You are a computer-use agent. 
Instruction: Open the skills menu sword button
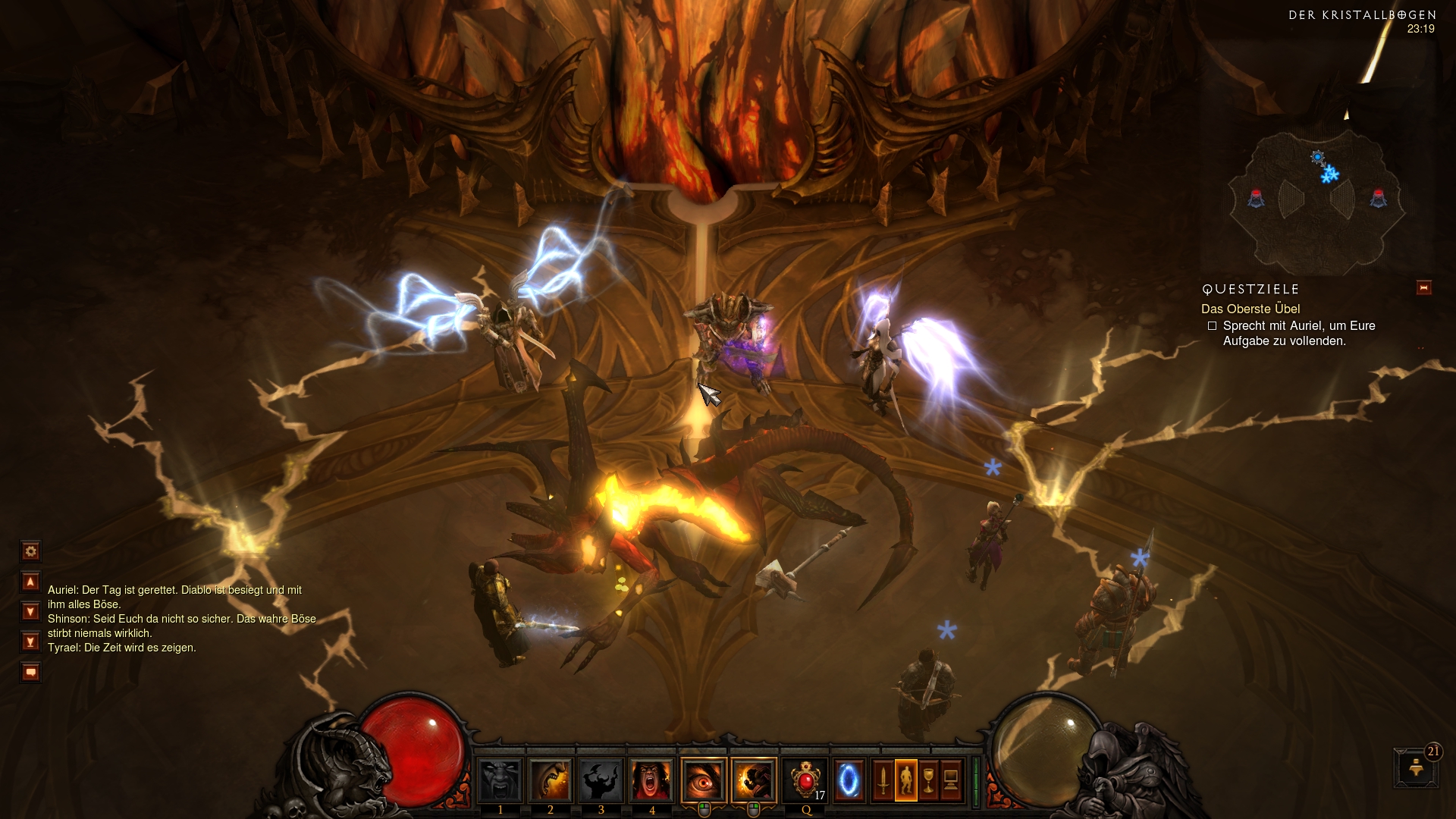pos(883,780)
